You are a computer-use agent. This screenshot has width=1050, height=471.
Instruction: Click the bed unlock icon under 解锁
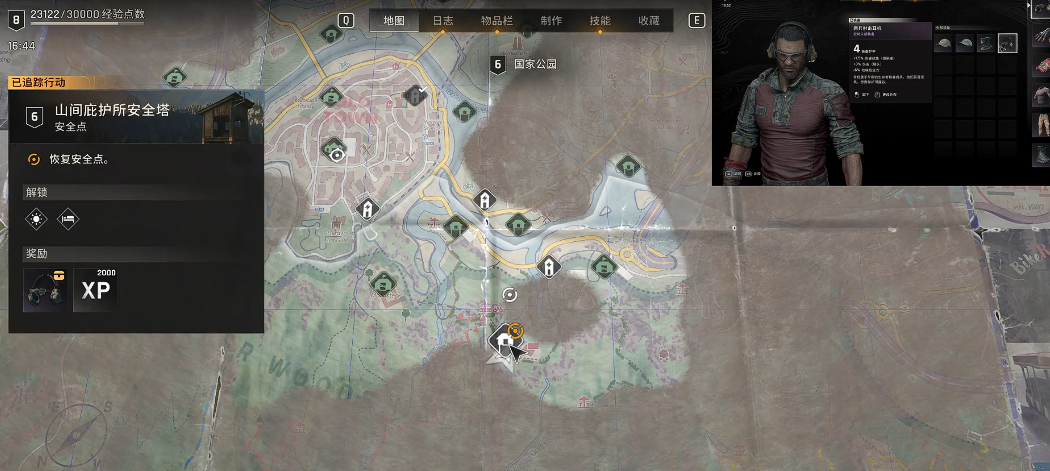67,218
